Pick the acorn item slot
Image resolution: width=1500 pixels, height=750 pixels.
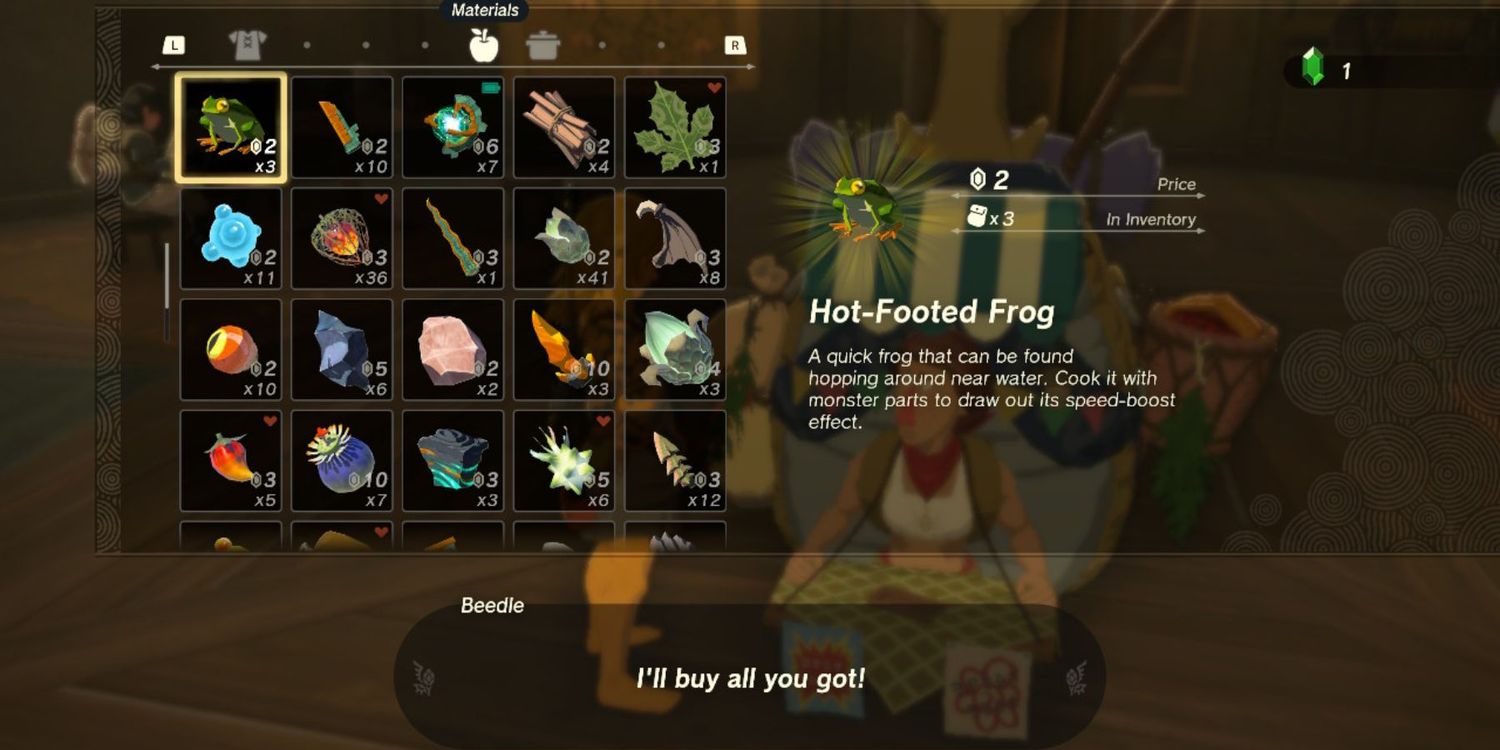(231, 350)
